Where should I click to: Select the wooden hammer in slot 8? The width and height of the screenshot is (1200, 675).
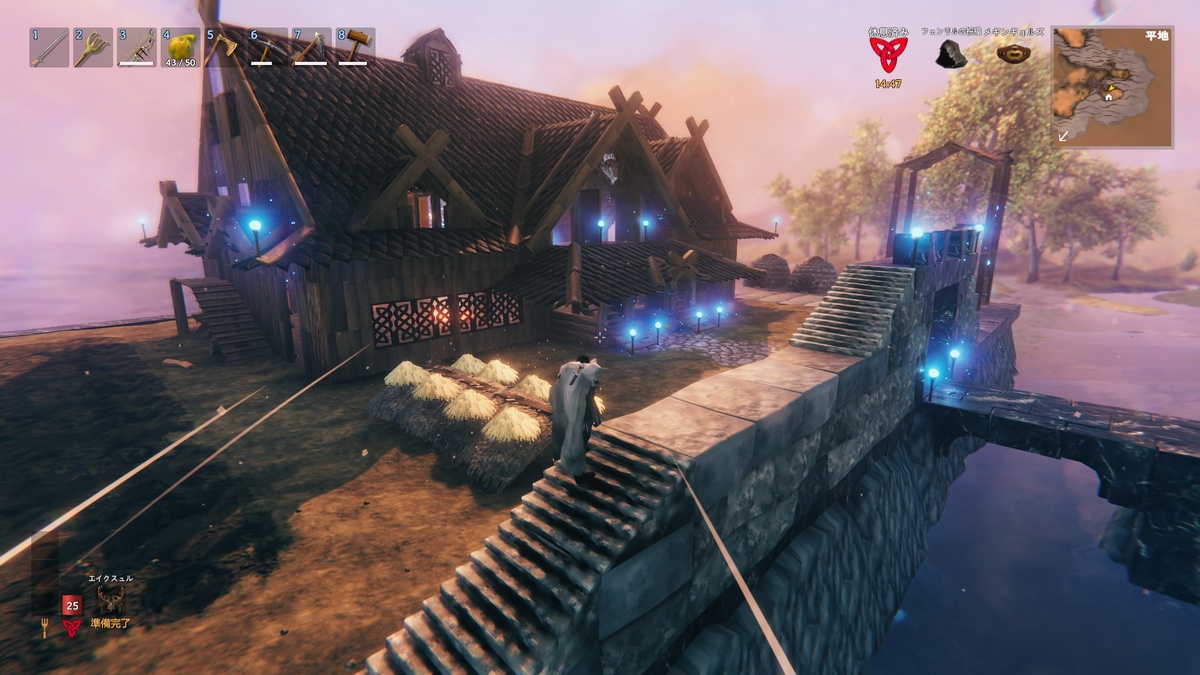(x=356, y=47)
